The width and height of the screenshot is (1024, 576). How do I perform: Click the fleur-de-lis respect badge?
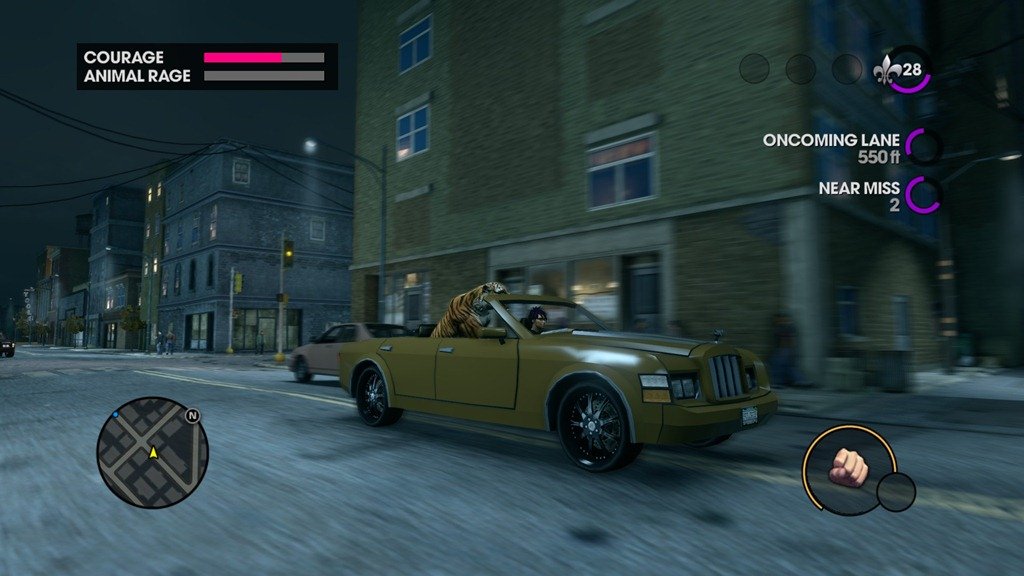[x=888, y=70]
